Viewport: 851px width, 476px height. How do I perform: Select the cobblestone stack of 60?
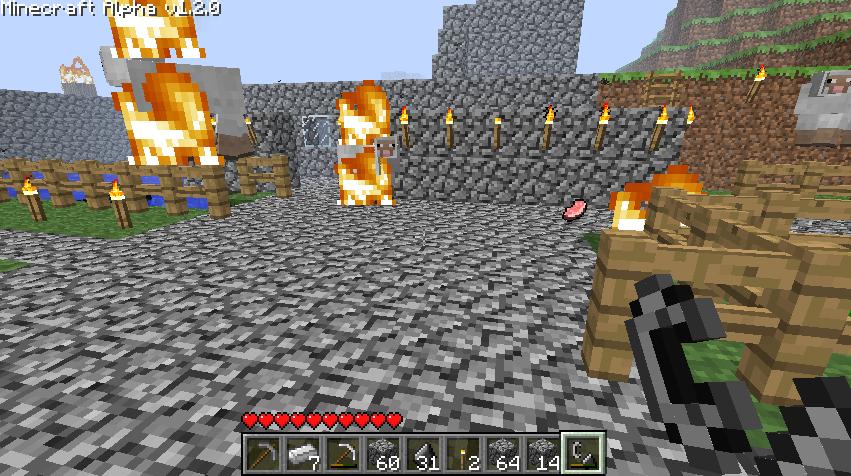click(x=381, y=453)
